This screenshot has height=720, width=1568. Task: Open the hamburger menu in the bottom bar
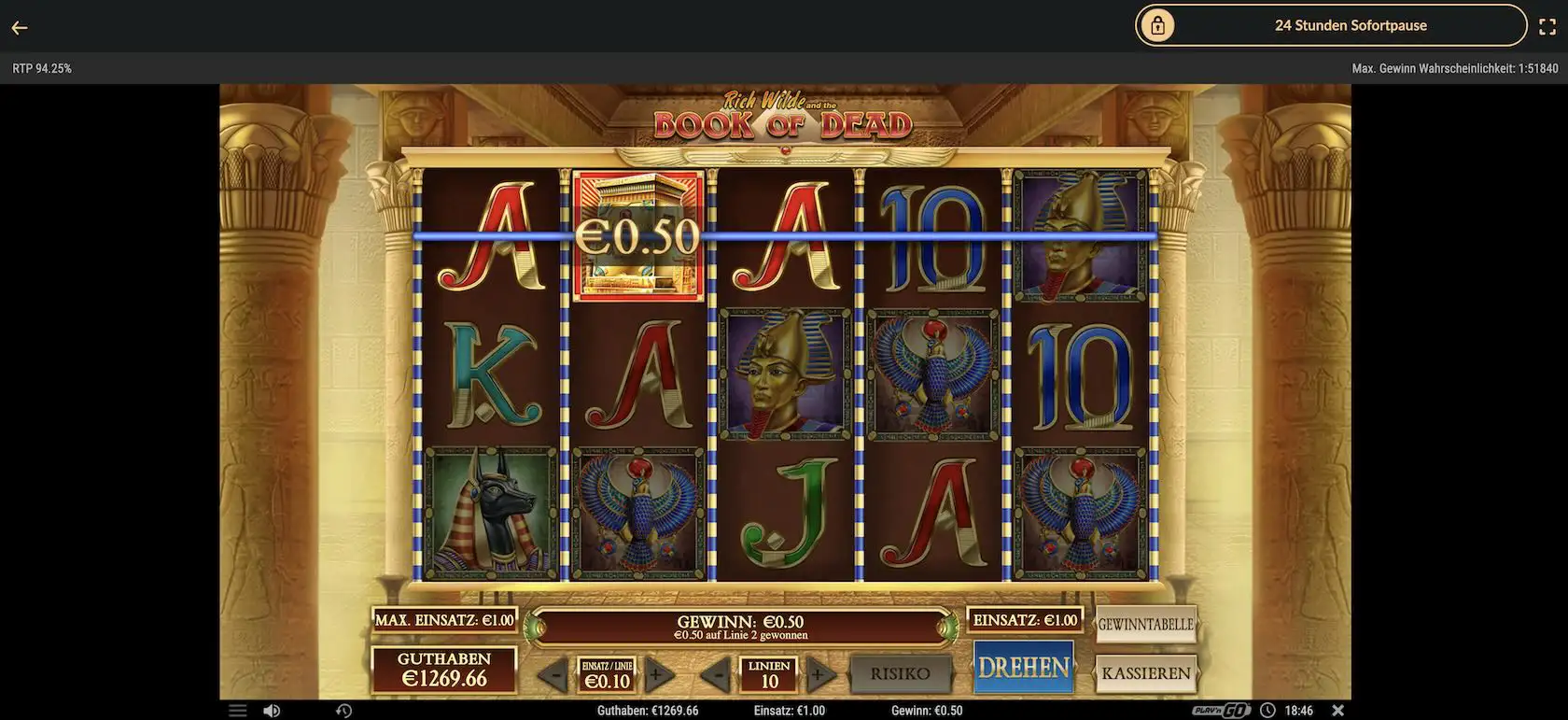(x=238, y=711)
